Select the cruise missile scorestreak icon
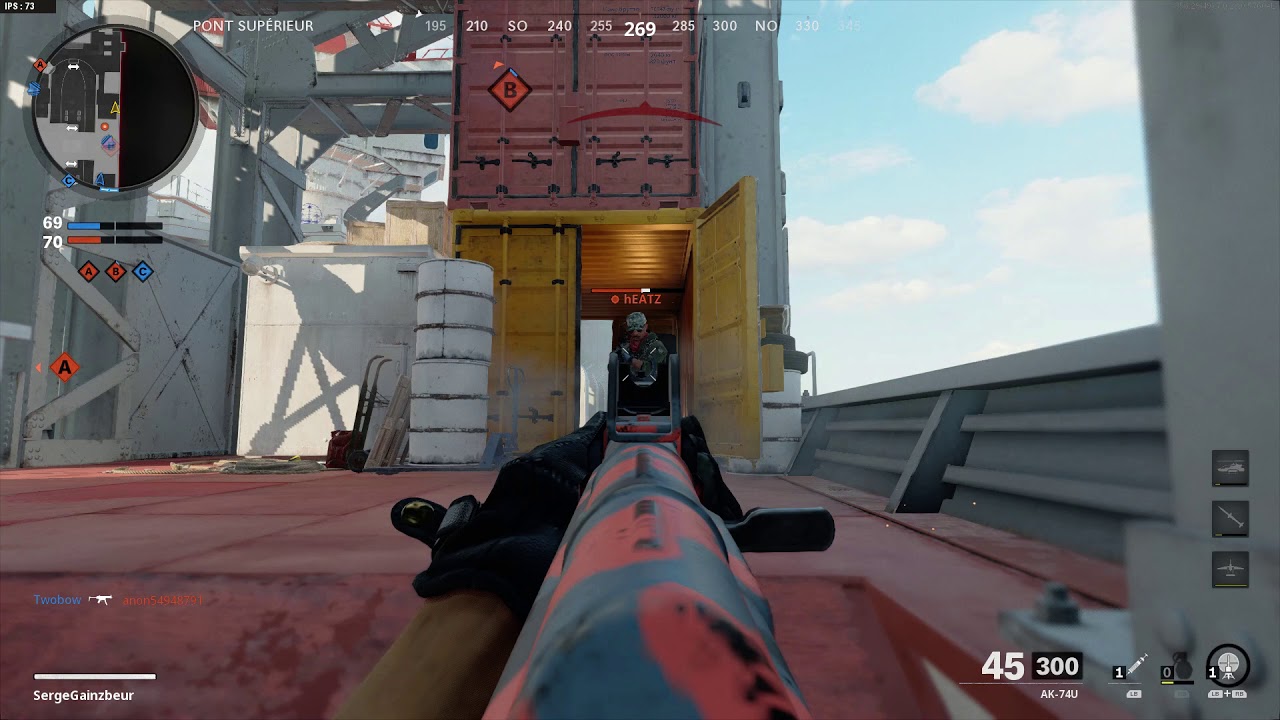The width and height of the screenshot is (1280, 720). tap(1230, 518)
